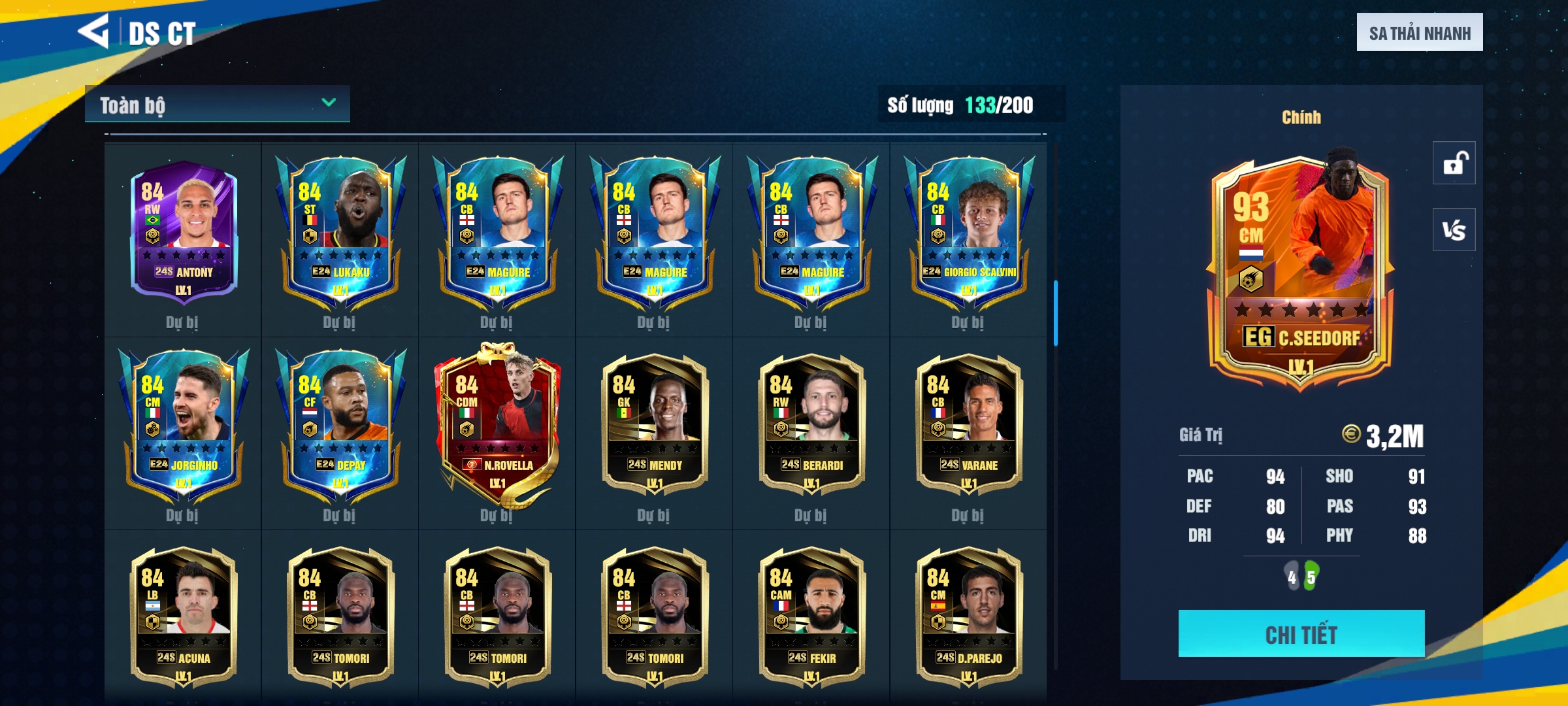1568x706 pixels.
Task: Select the 24S Fekir card
Action: pos(811,618)
